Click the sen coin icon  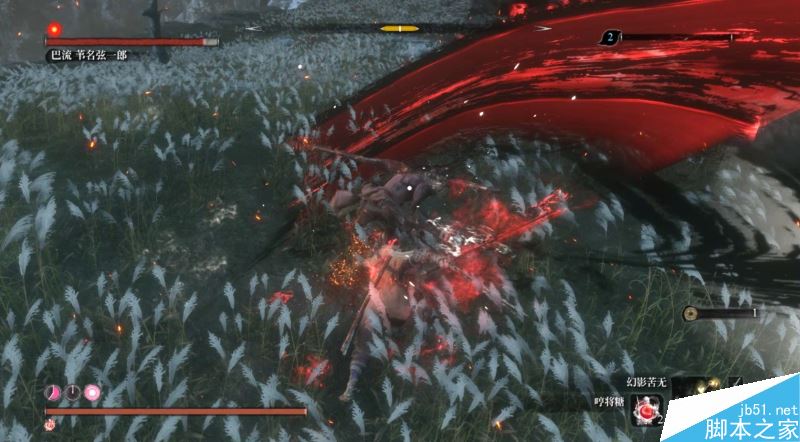click(690, 313)
